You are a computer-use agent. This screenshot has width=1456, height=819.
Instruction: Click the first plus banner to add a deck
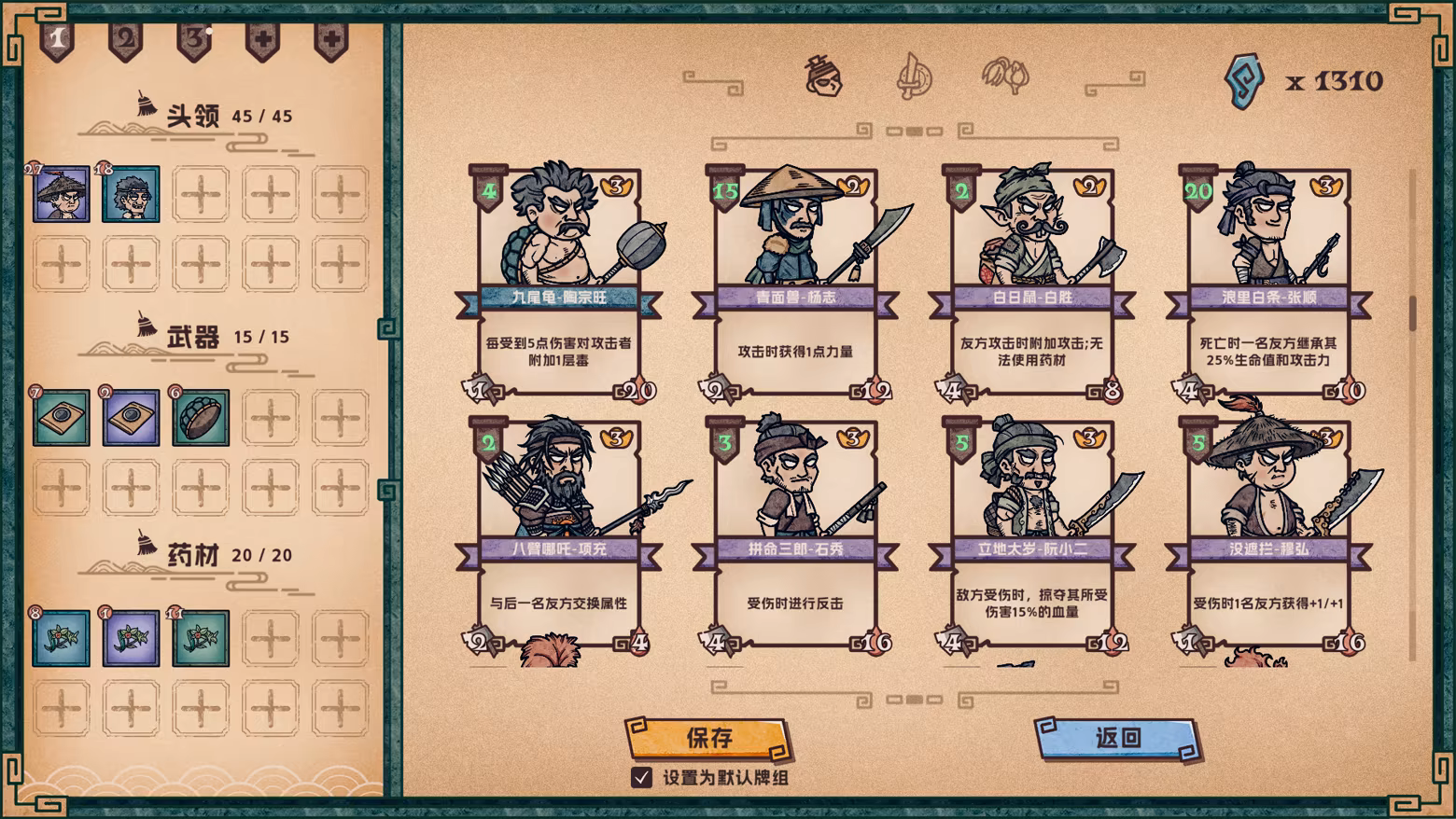pyautogui.click(x=264, y=39)
